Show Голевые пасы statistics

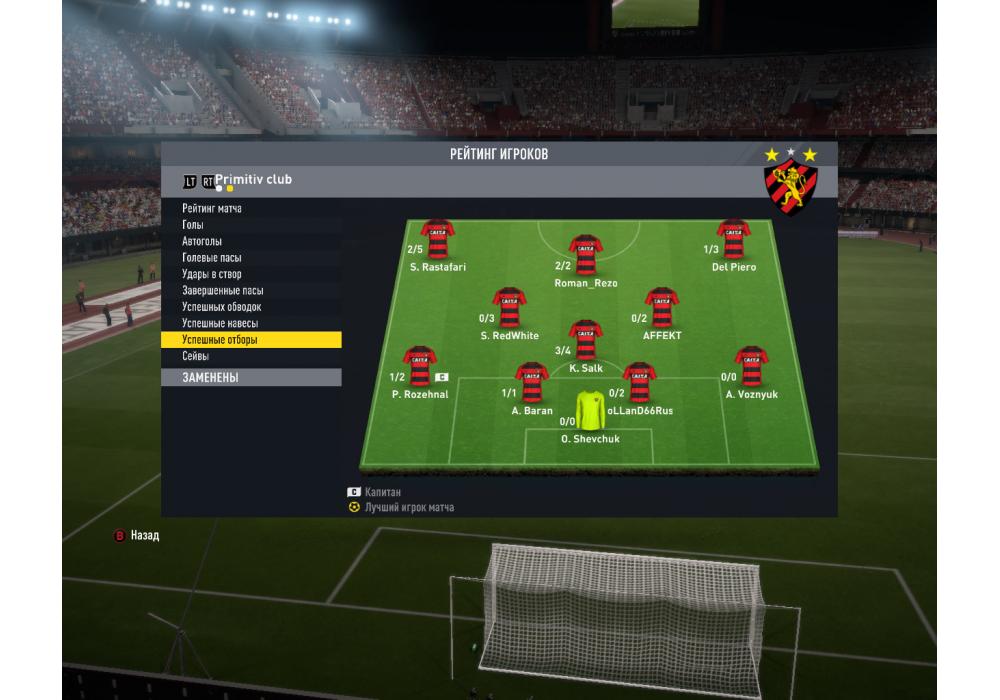pyautogui.click(x=212, y=258)
